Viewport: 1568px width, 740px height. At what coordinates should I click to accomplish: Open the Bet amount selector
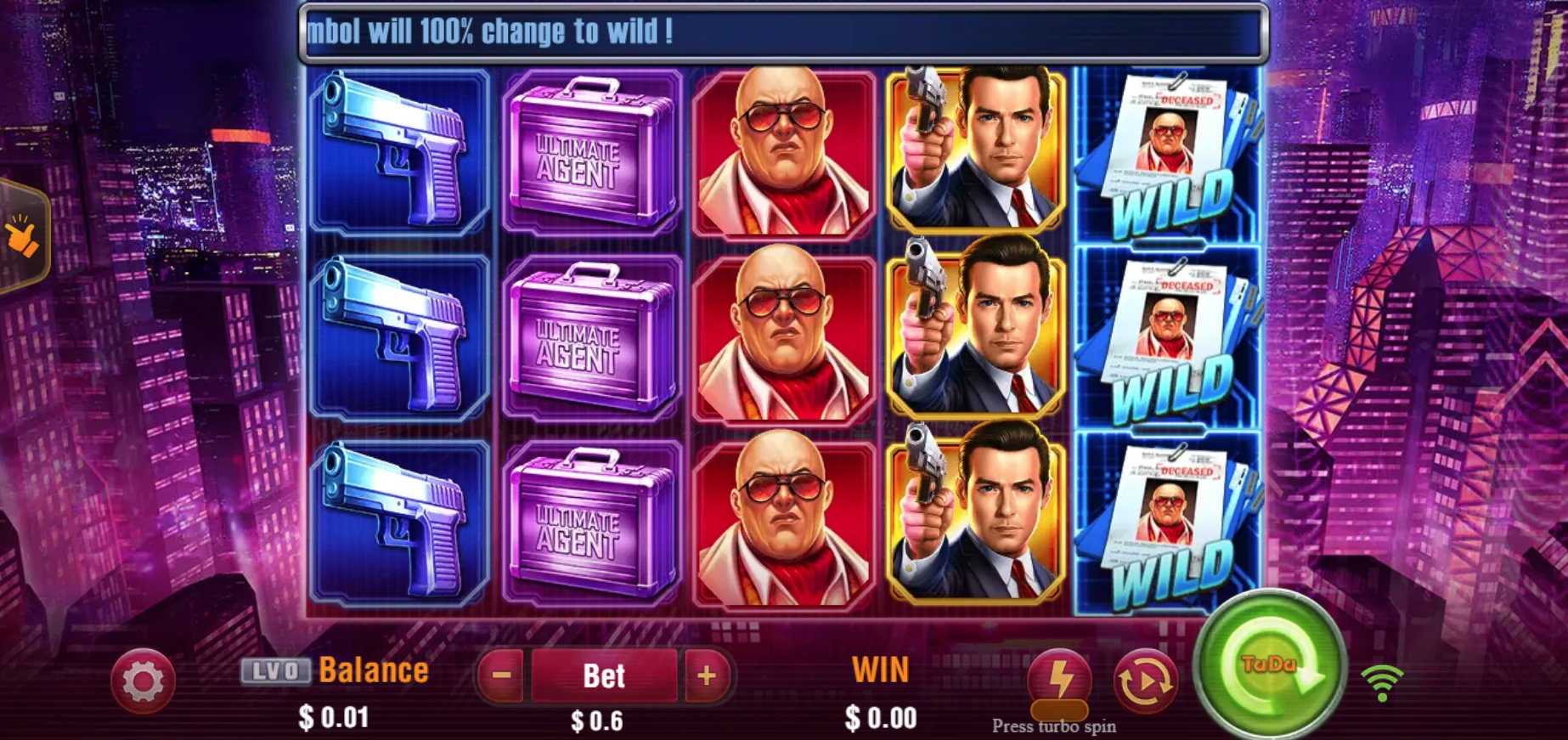[x=606, y=675]
